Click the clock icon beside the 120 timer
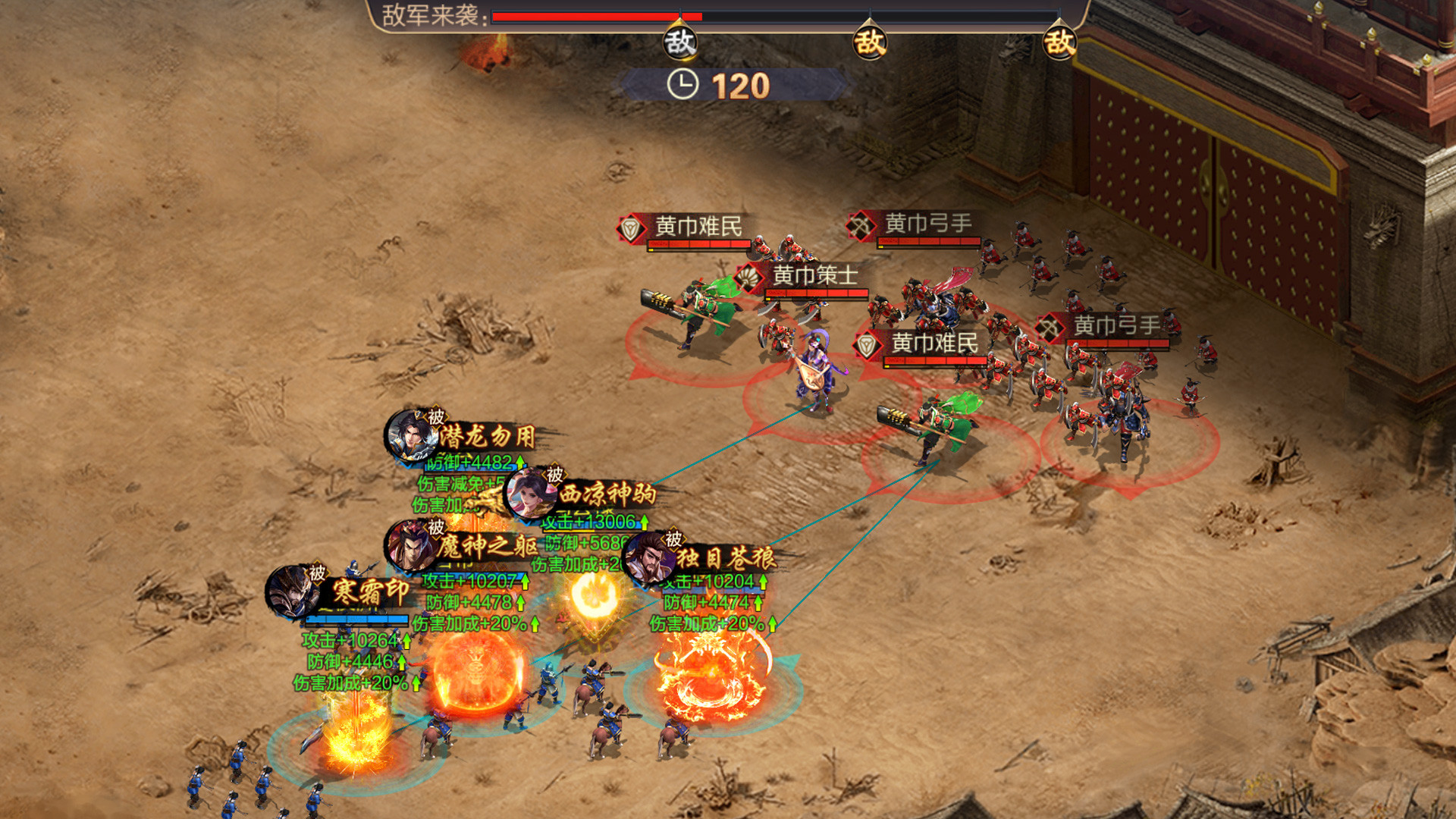This screenshot has height=819, width=1456. pyautogui.click(x=682, y=85)
